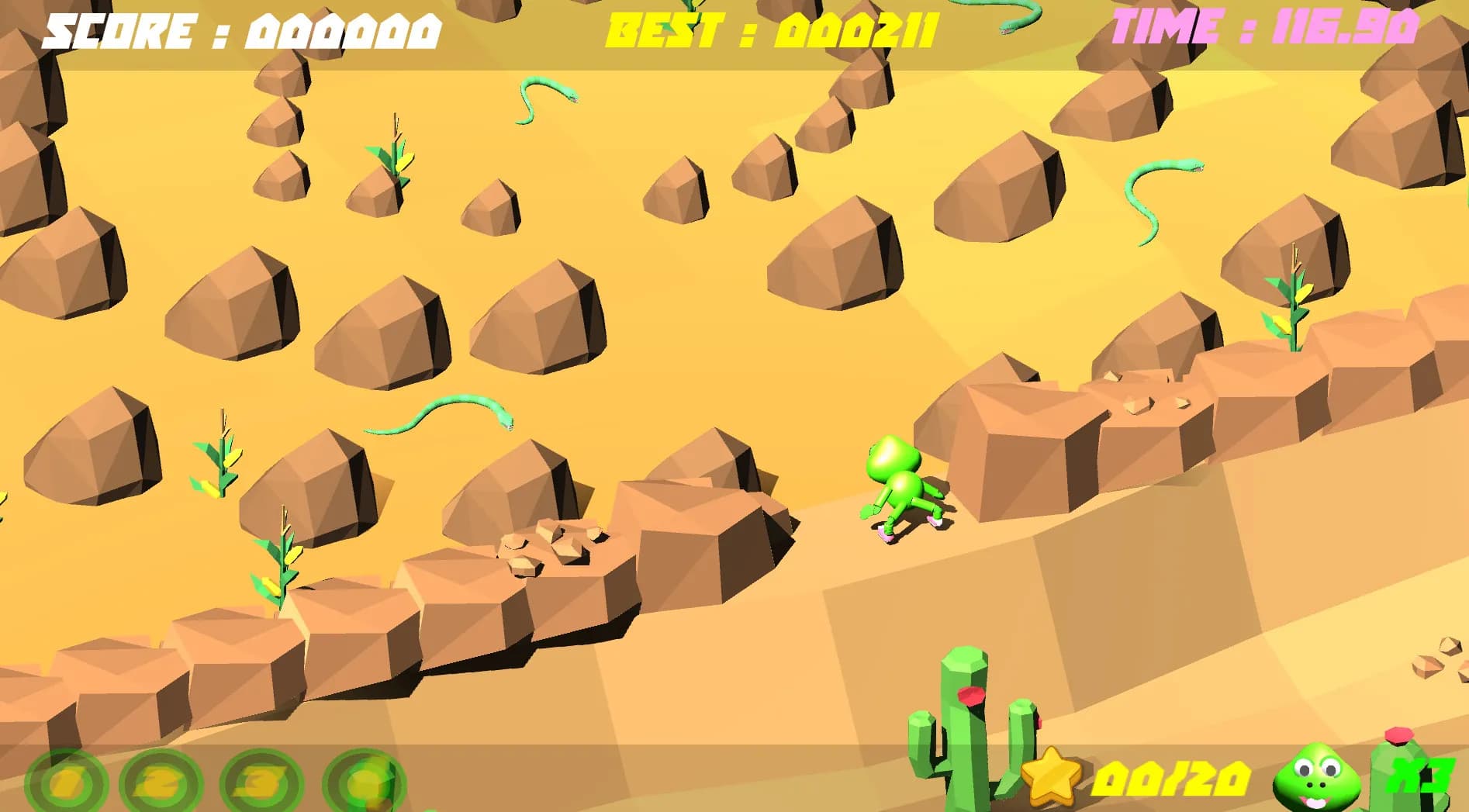
Task: Click the SCORE : 000000 label
Action: click(x=240, y=31)
